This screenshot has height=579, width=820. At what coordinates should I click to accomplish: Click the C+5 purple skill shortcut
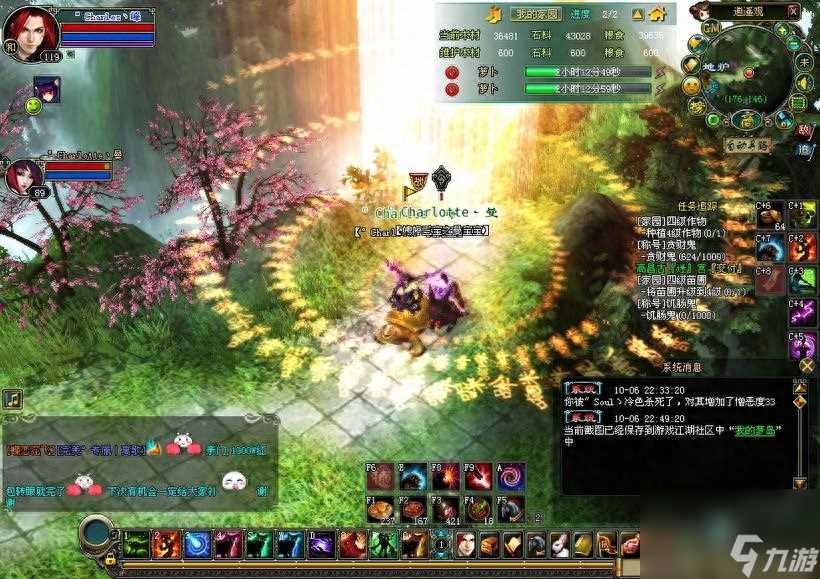click(802, 345)
